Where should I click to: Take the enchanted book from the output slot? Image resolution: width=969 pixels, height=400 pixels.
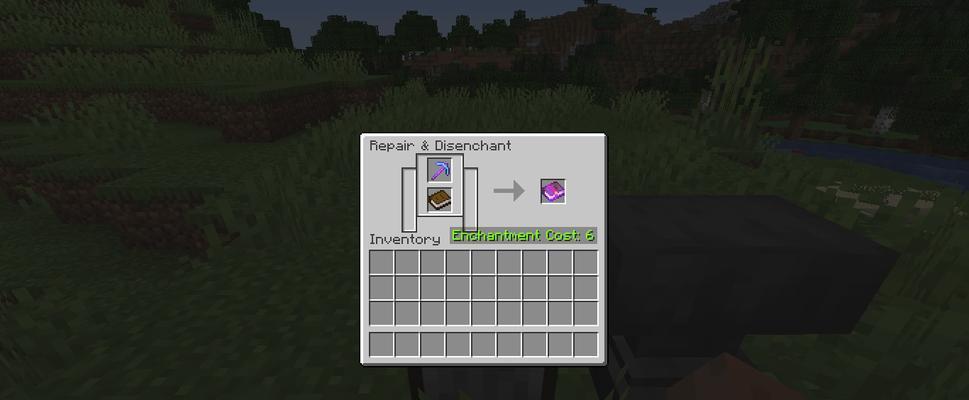tap(553, 191)
